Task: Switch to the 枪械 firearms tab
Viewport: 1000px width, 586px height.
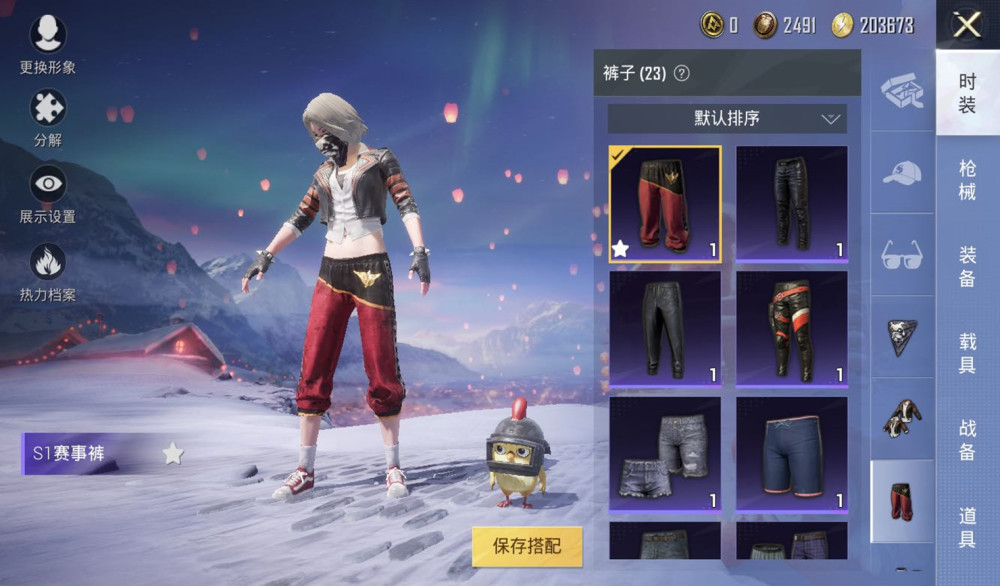Action: (967, 180)
